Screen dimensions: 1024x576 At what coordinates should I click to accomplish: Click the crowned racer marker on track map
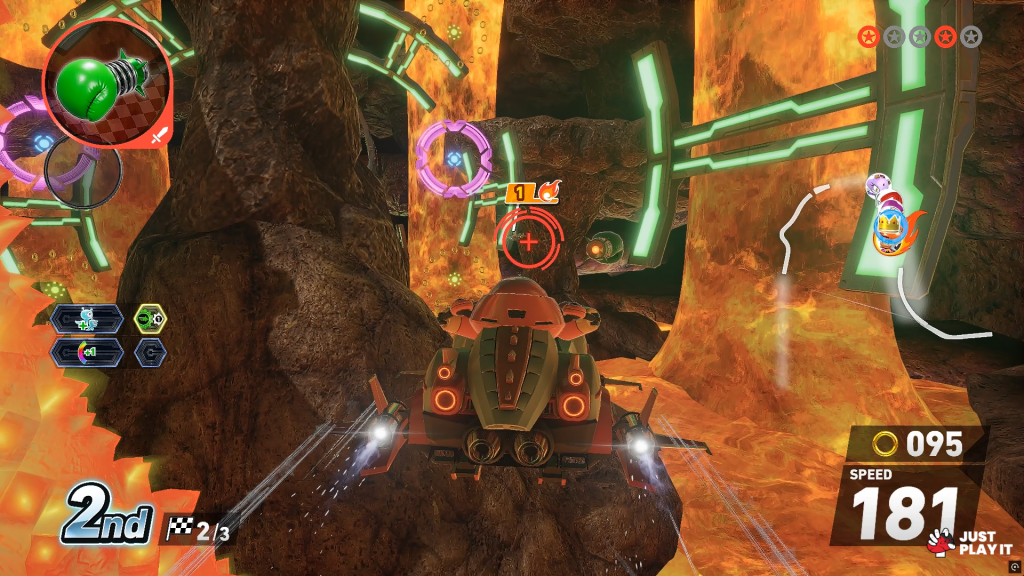tap(890, 226)
